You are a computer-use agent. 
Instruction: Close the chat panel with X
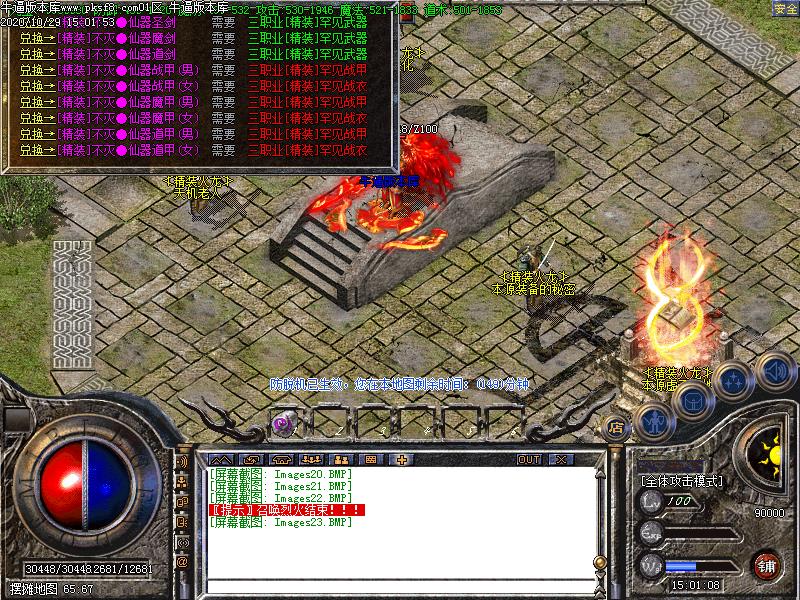(560, 459)
